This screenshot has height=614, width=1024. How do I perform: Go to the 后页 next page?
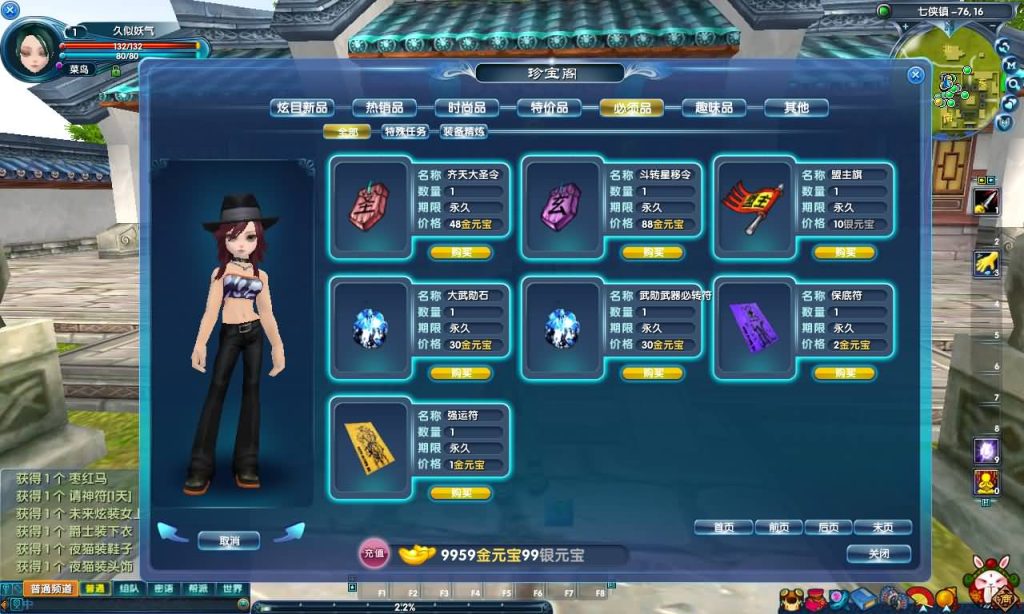[x=828, y=527]
